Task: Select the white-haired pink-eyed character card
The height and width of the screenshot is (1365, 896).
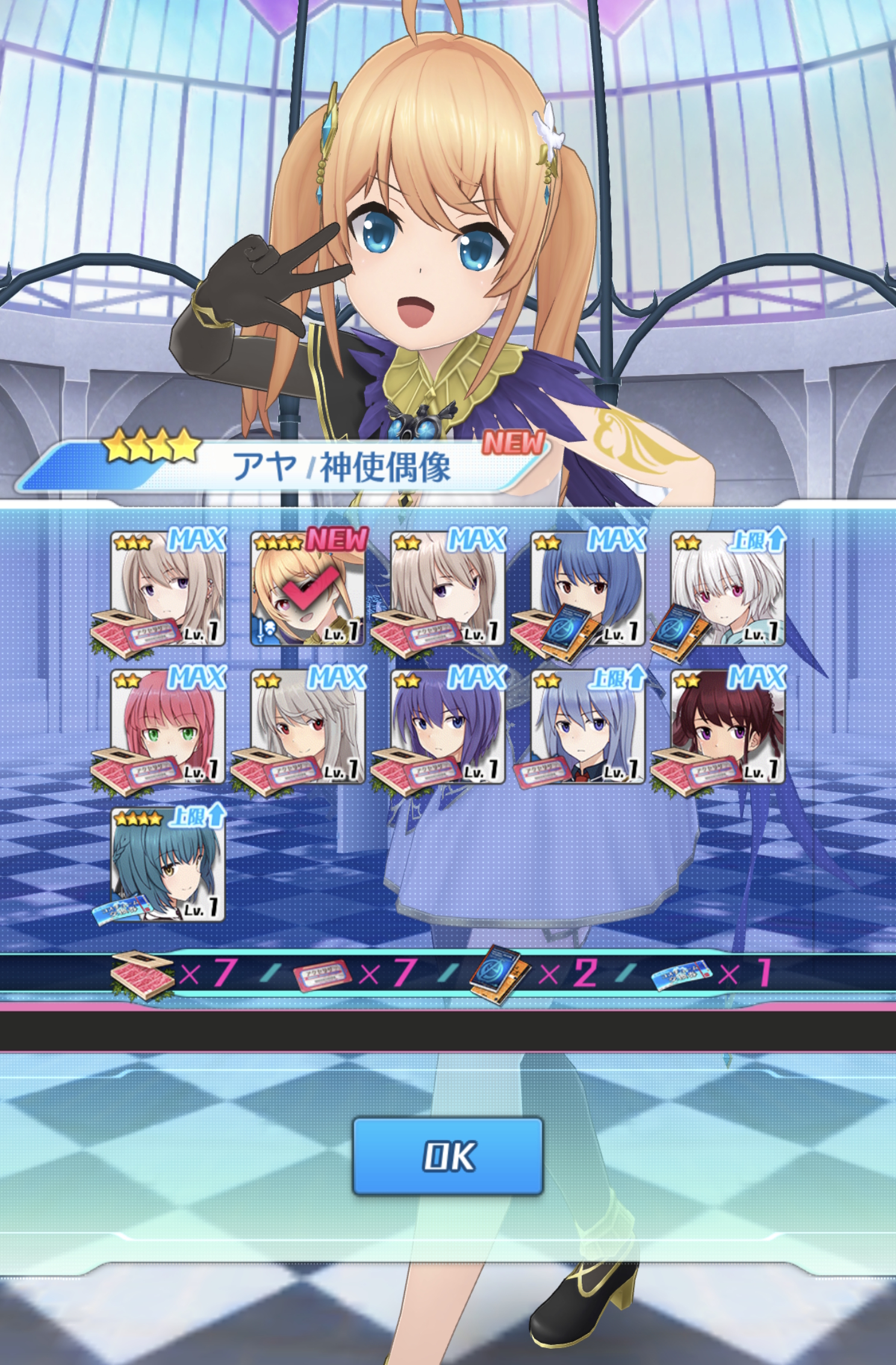Action: (727, 589)
